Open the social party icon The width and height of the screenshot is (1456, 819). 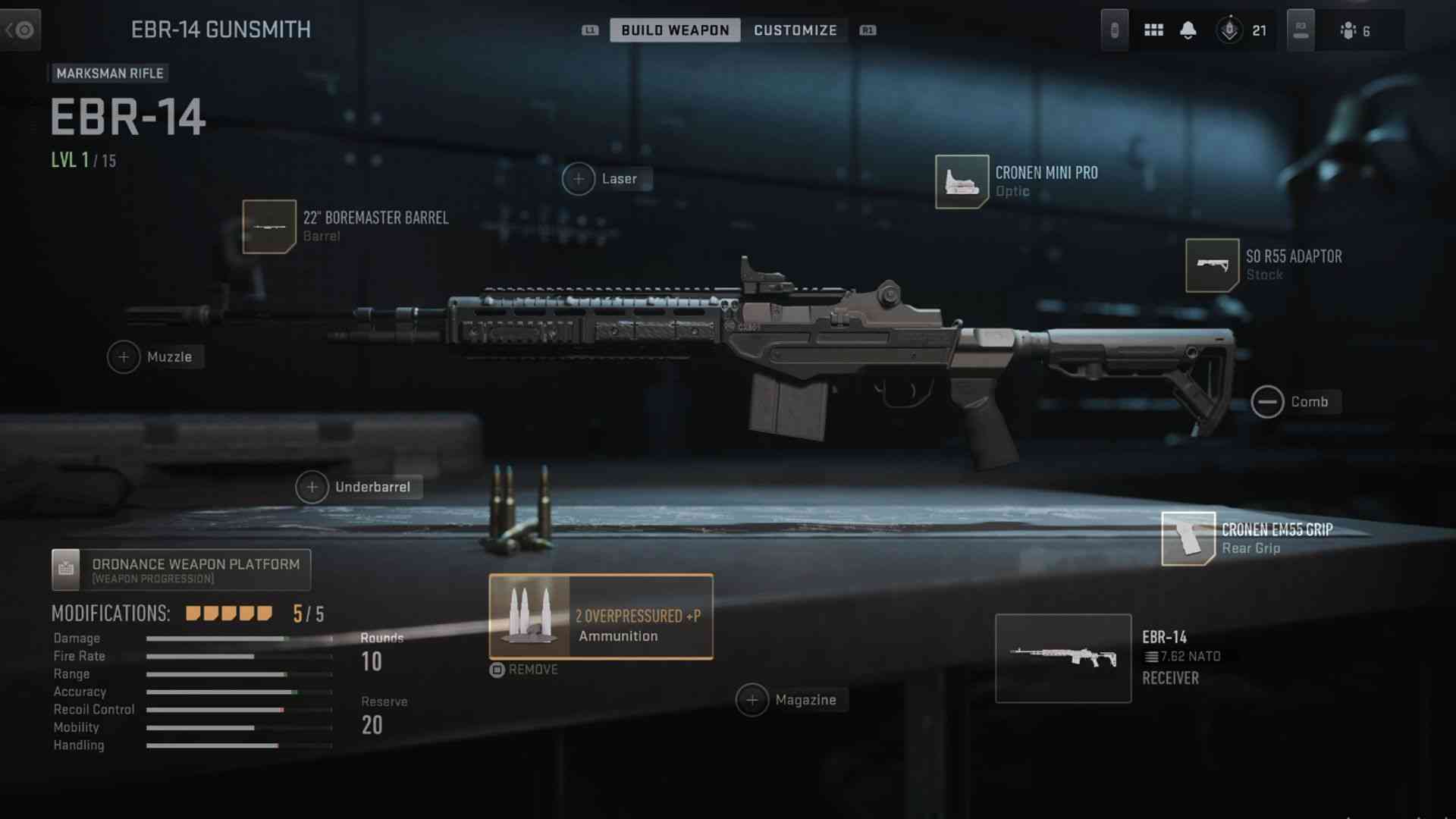click(x=1348, y=30)
